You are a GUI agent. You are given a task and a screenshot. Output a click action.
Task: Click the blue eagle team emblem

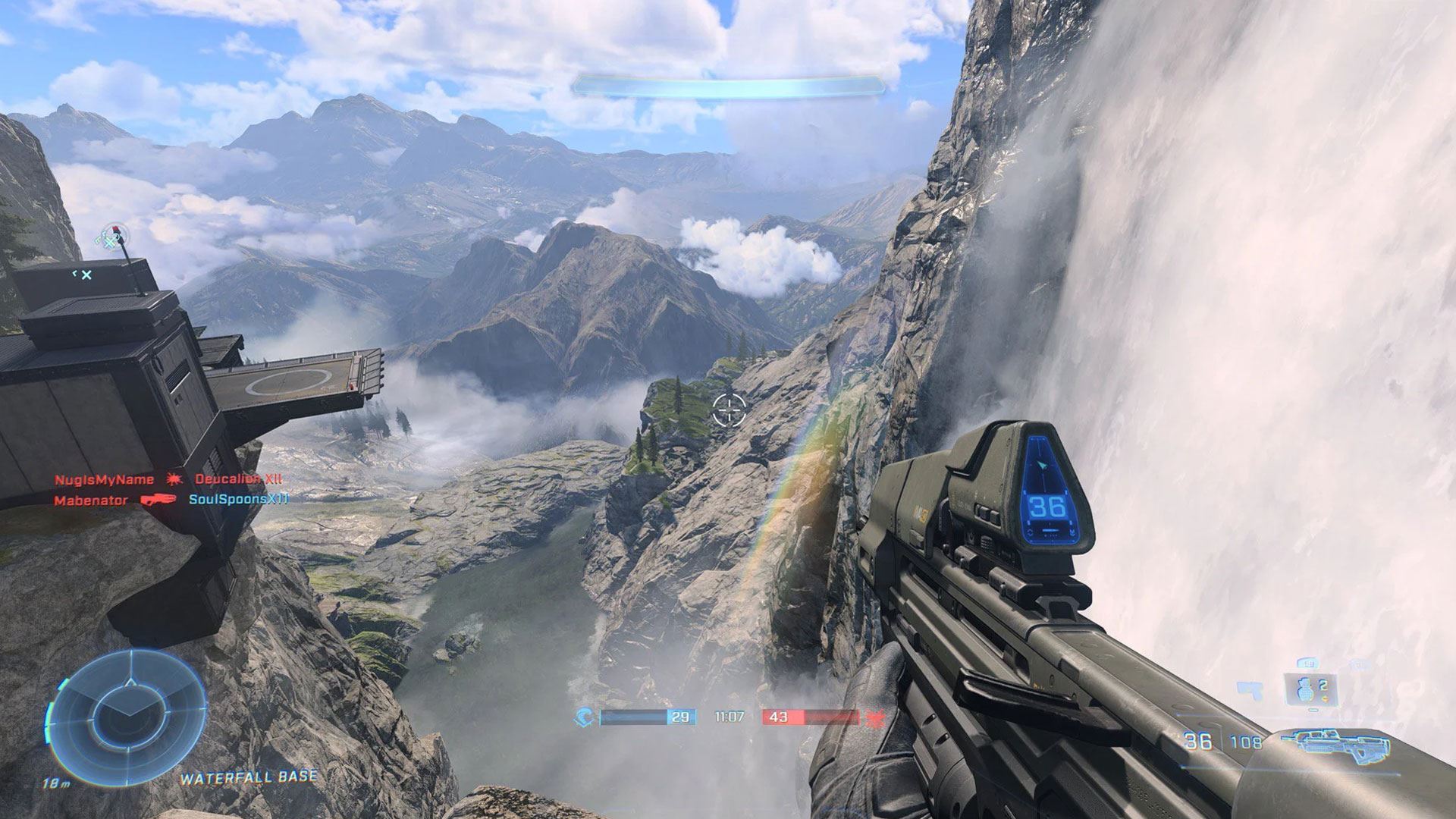tap(585, 717)
